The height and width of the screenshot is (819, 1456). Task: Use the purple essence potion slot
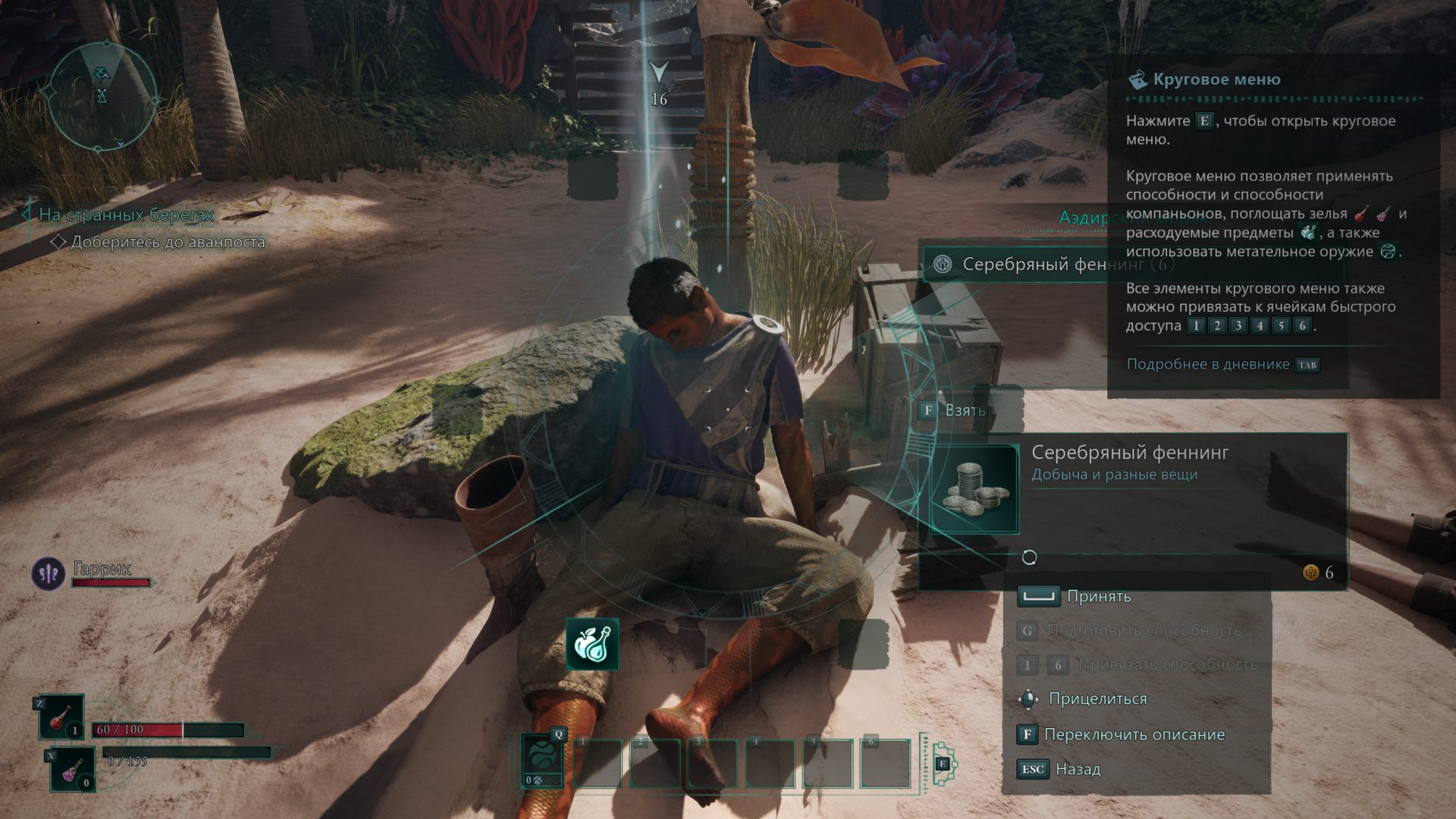coord(72,769)
